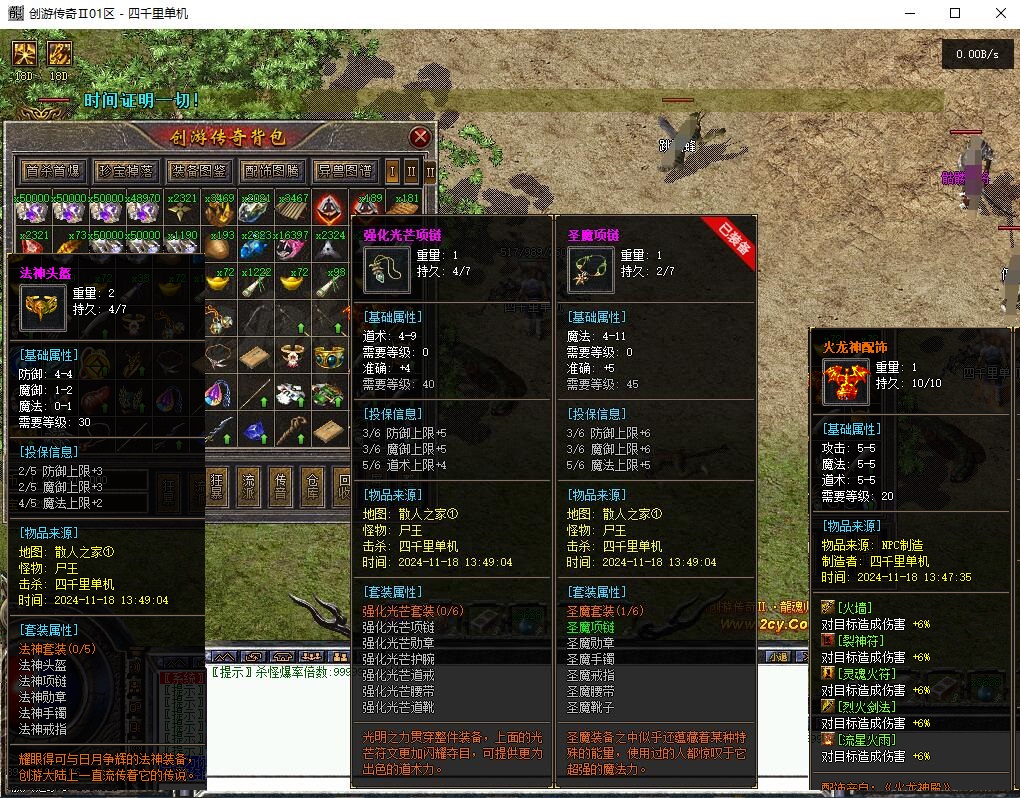Open the 珍宝掉落 panel
The image size is (1020, 798).
126,171
